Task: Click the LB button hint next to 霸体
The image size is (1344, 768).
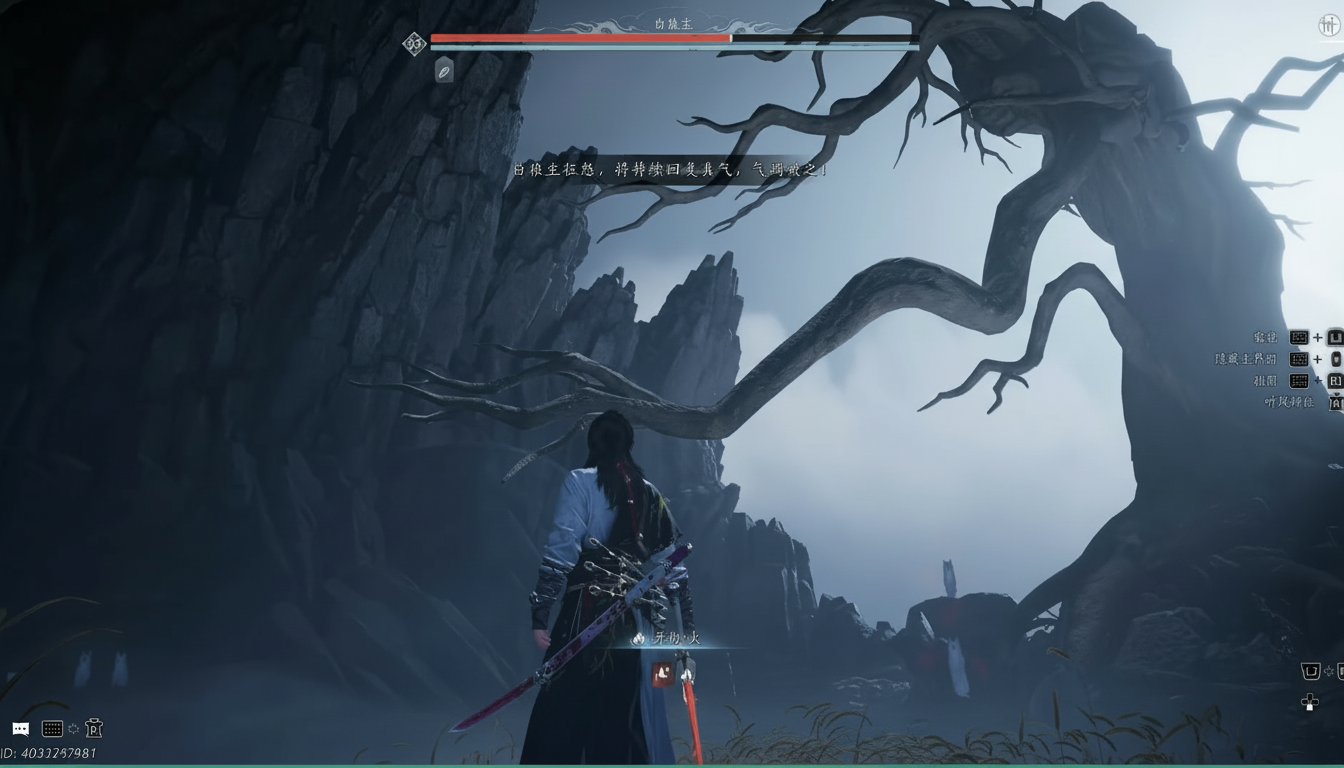Action: point(1334,338)
